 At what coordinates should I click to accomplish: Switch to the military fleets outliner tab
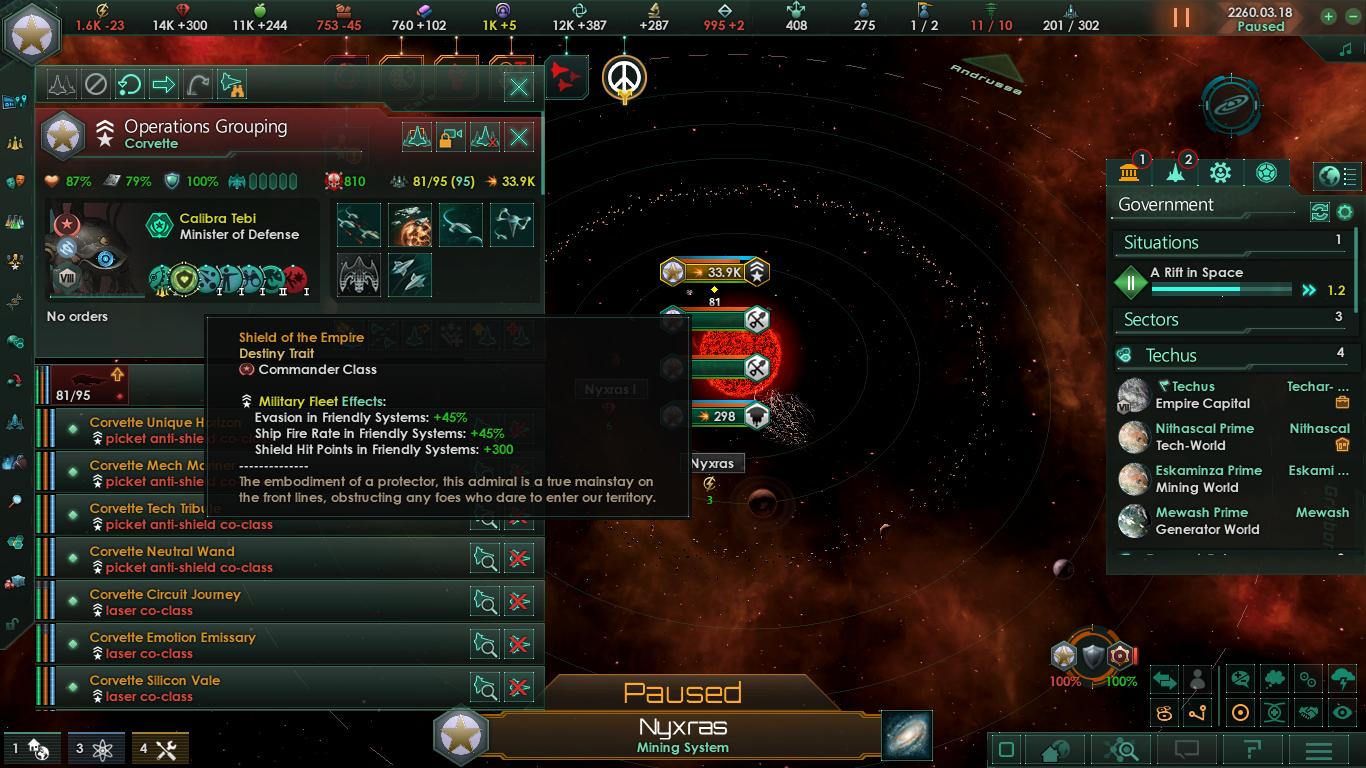1175,173
